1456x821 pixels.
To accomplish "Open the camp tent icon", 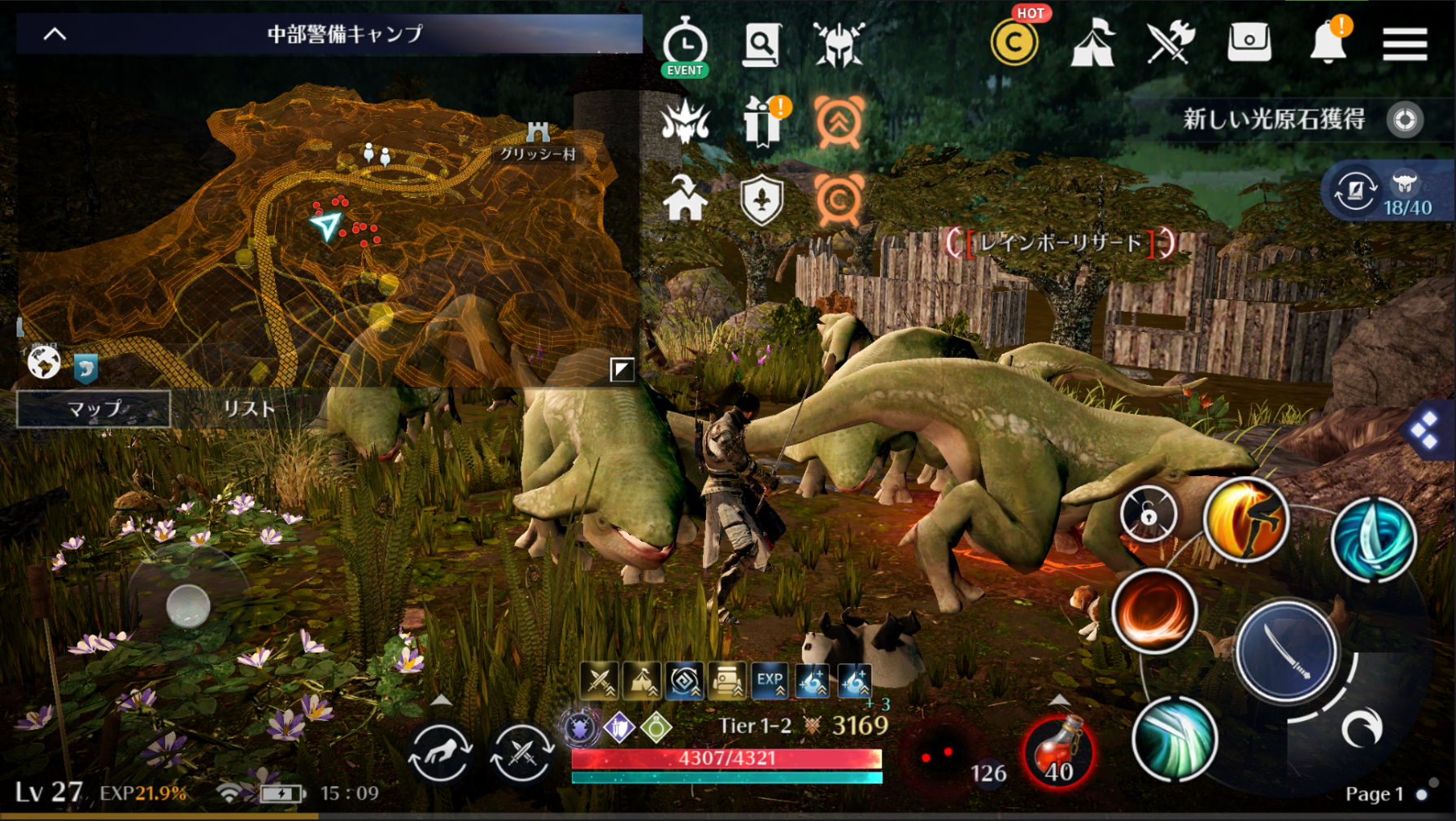I will [1092, 45].
